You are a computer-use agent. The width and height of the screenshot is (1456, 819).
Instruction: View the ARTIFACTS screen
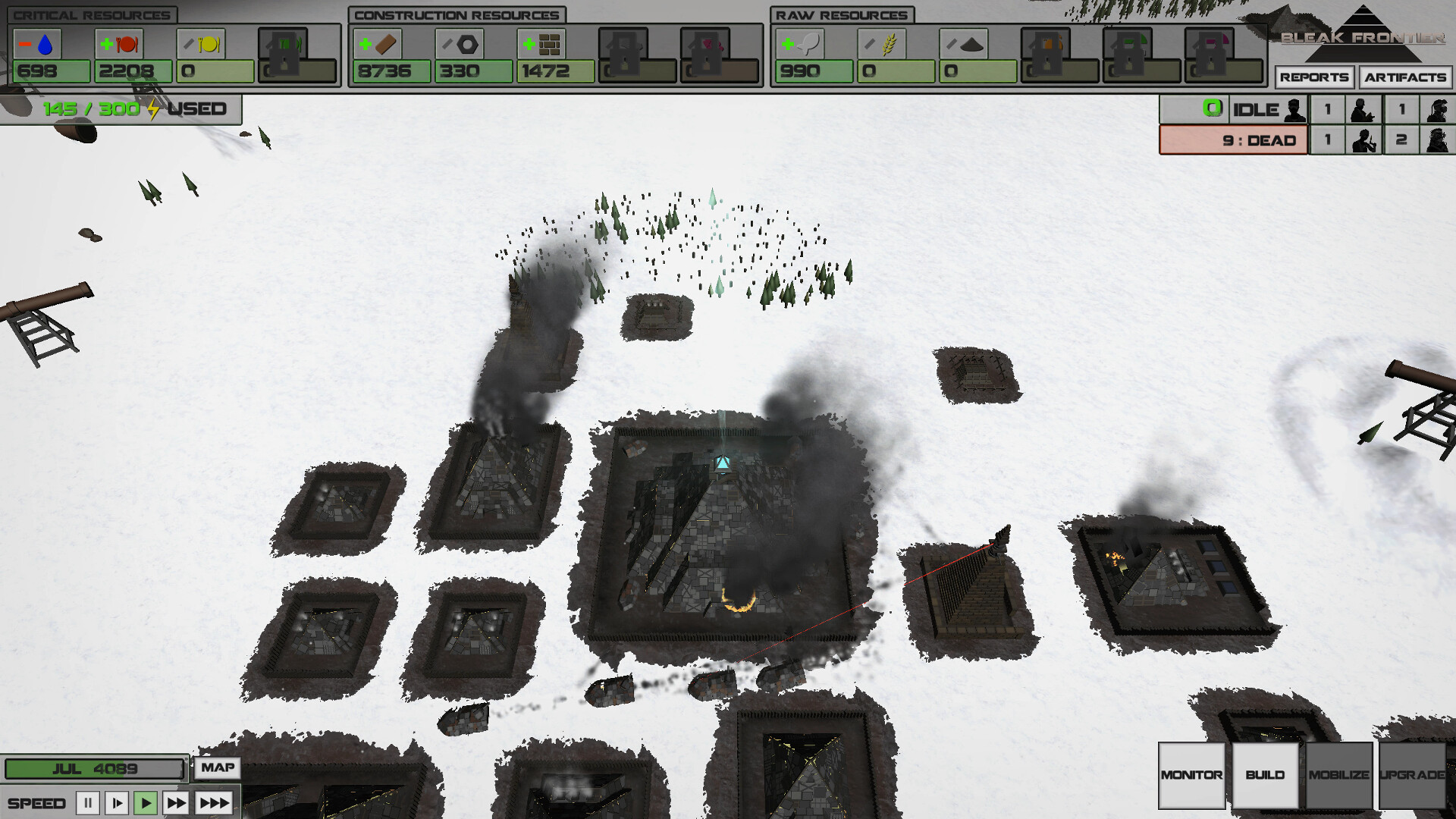[x=1404, y=77]
